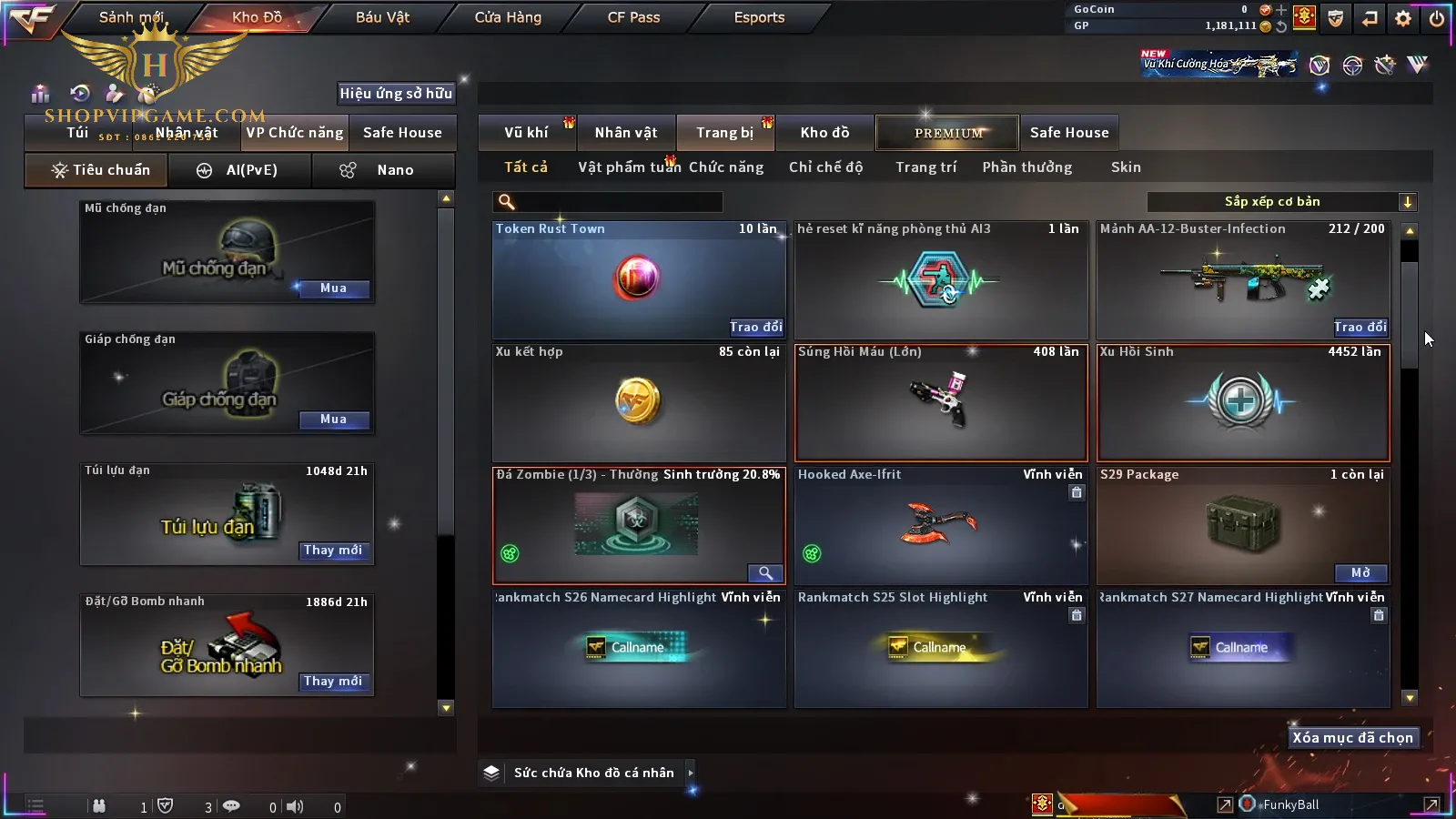The height and width of the screenshot is (819, 1456).
Task: Buy the Mũ chống đạn helmet
Action: pos(333,288)
